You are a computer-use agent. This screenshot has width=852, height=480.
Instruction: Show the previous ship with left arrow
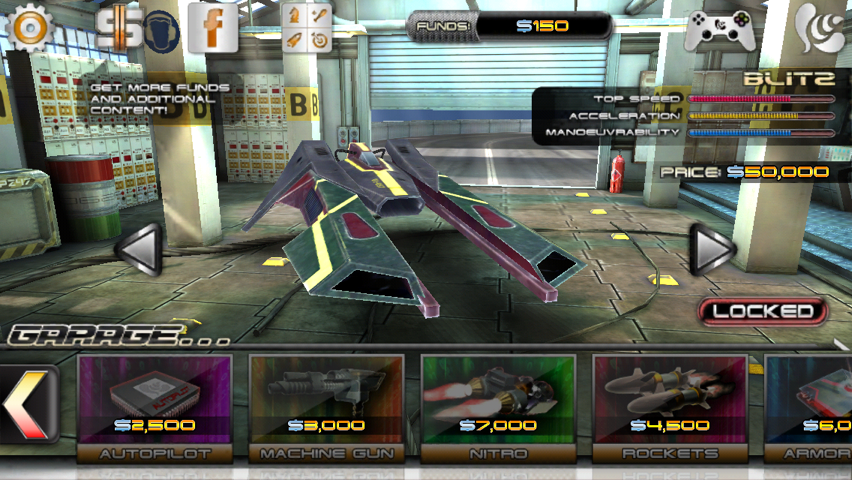pos(137,249)
